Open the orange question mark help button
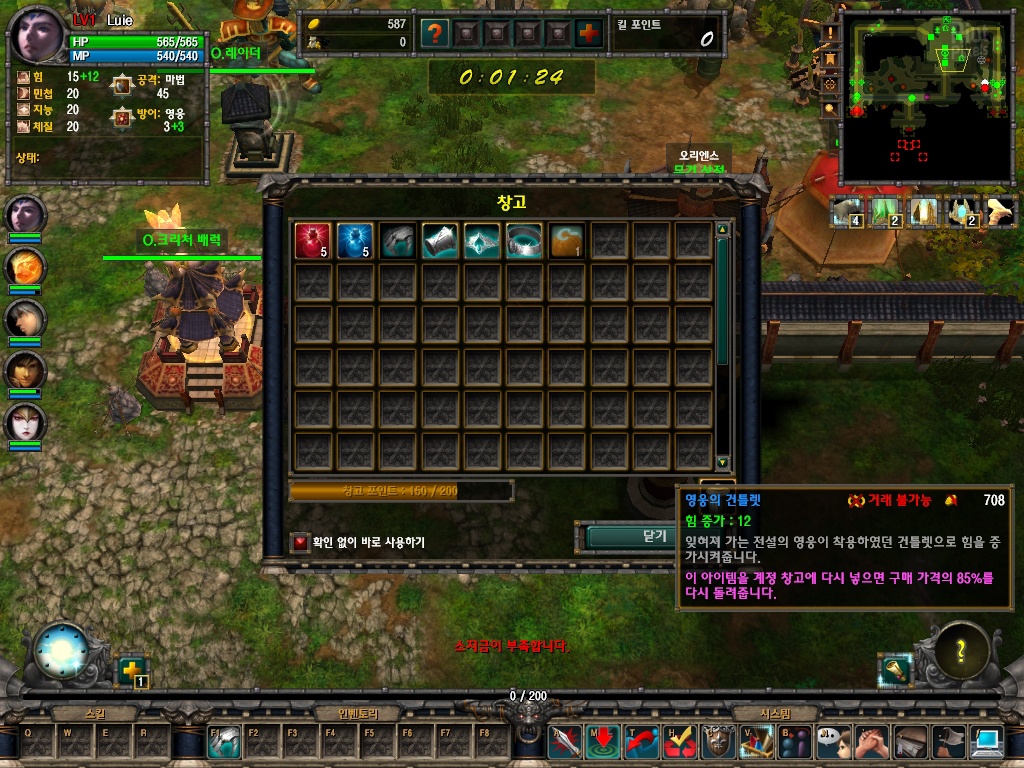1024x768 pixels. tap(433, 33)
